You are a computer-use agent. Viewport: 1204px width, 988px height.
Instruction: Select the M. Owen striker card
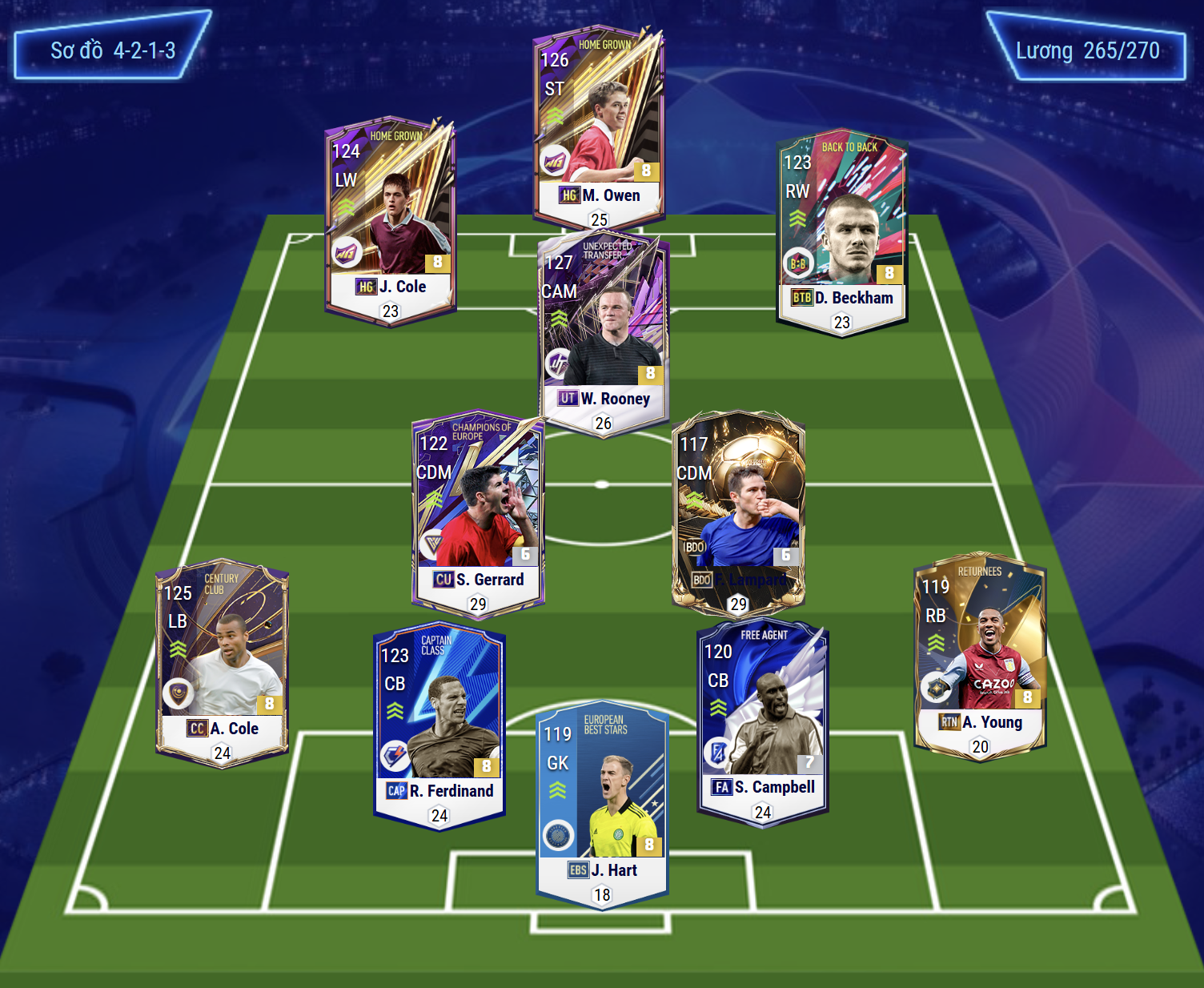599,128
